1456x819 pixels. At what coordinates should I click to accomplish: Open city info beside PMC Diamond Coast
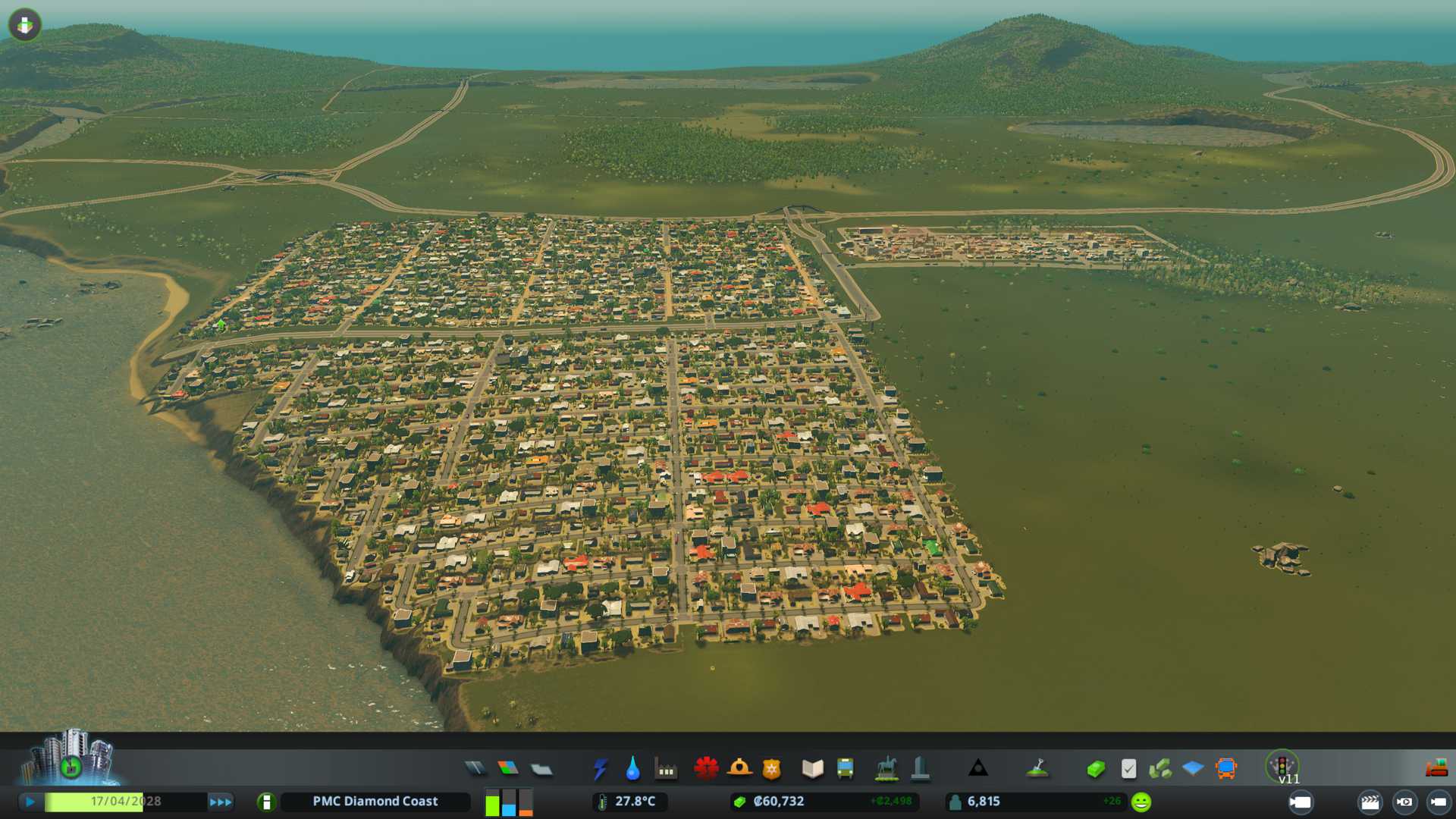[x=266, y=802]
